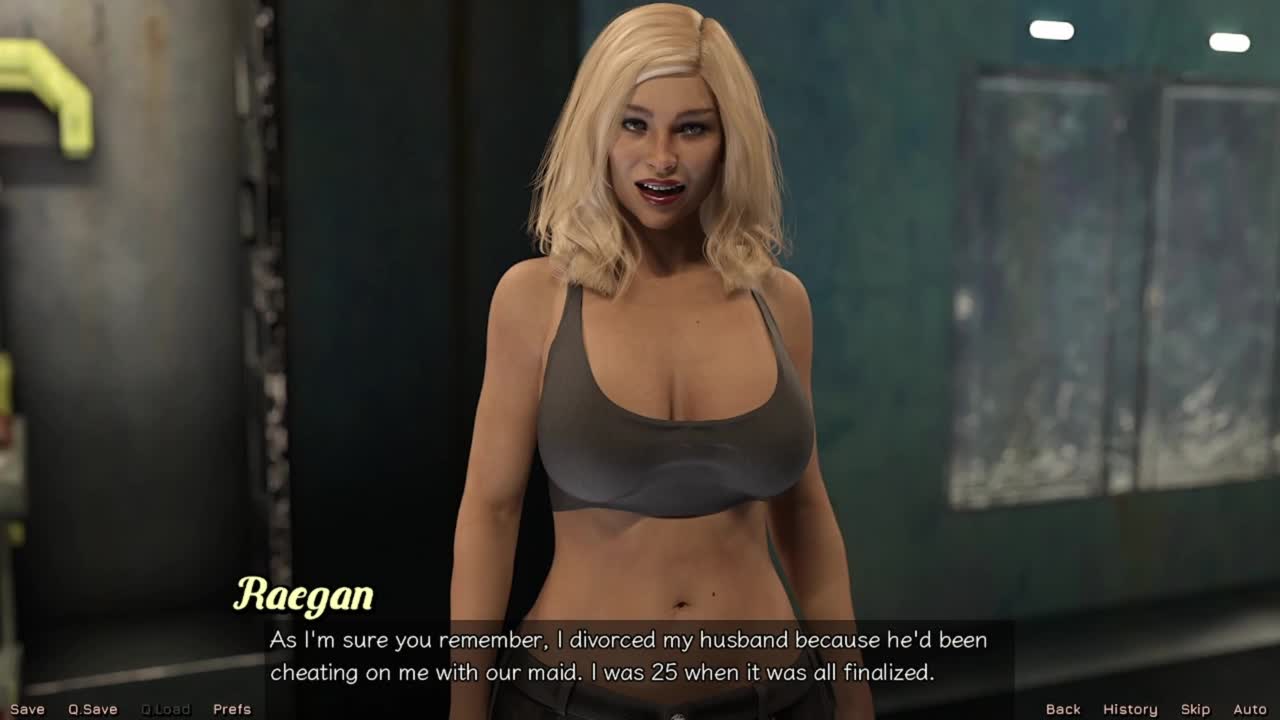Toggle Auto dialogue advance
This screenshot has width=1280, height=720.
click(x=1250, y=709)
